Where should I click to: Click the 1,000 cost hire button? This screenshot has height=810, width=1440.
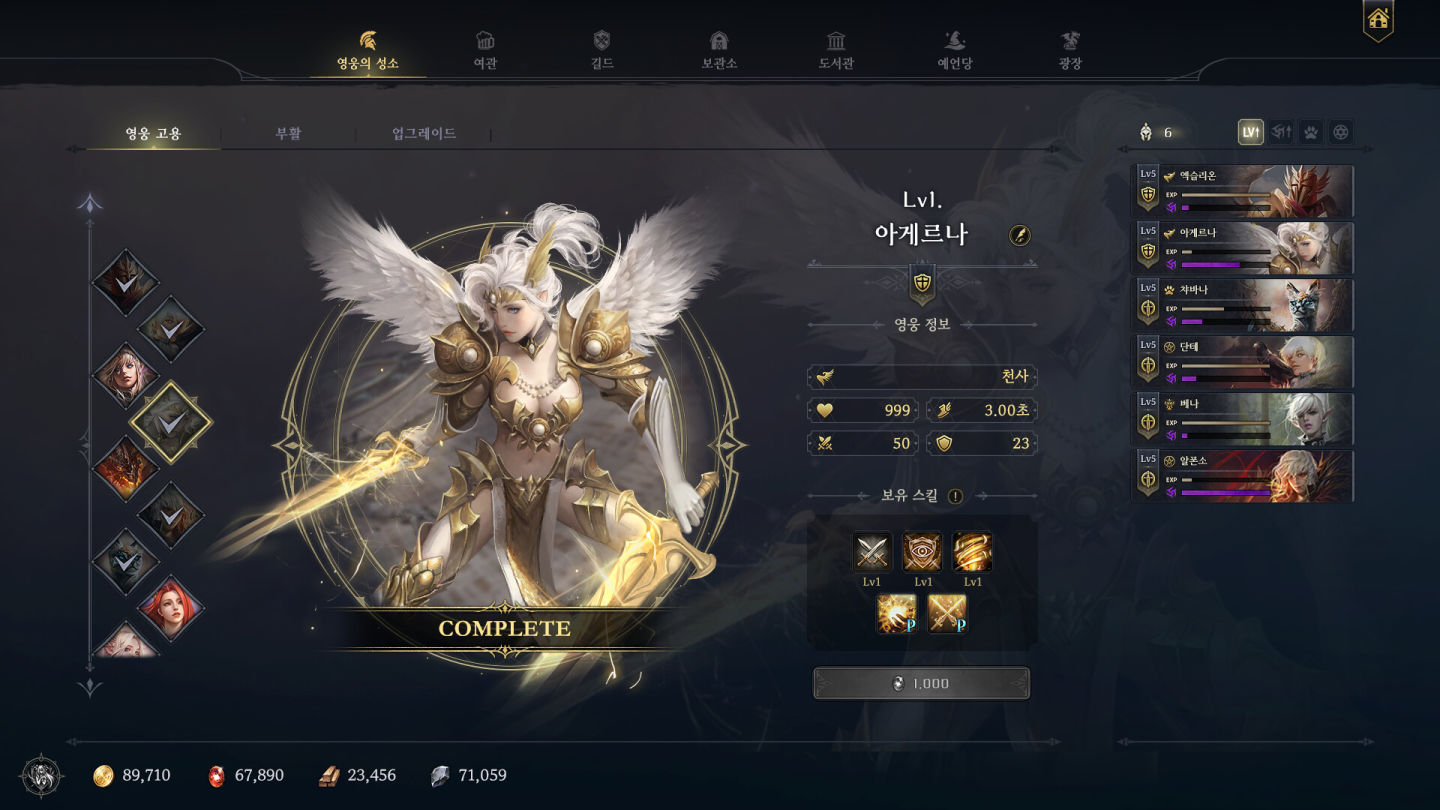[x=921, y=683]
